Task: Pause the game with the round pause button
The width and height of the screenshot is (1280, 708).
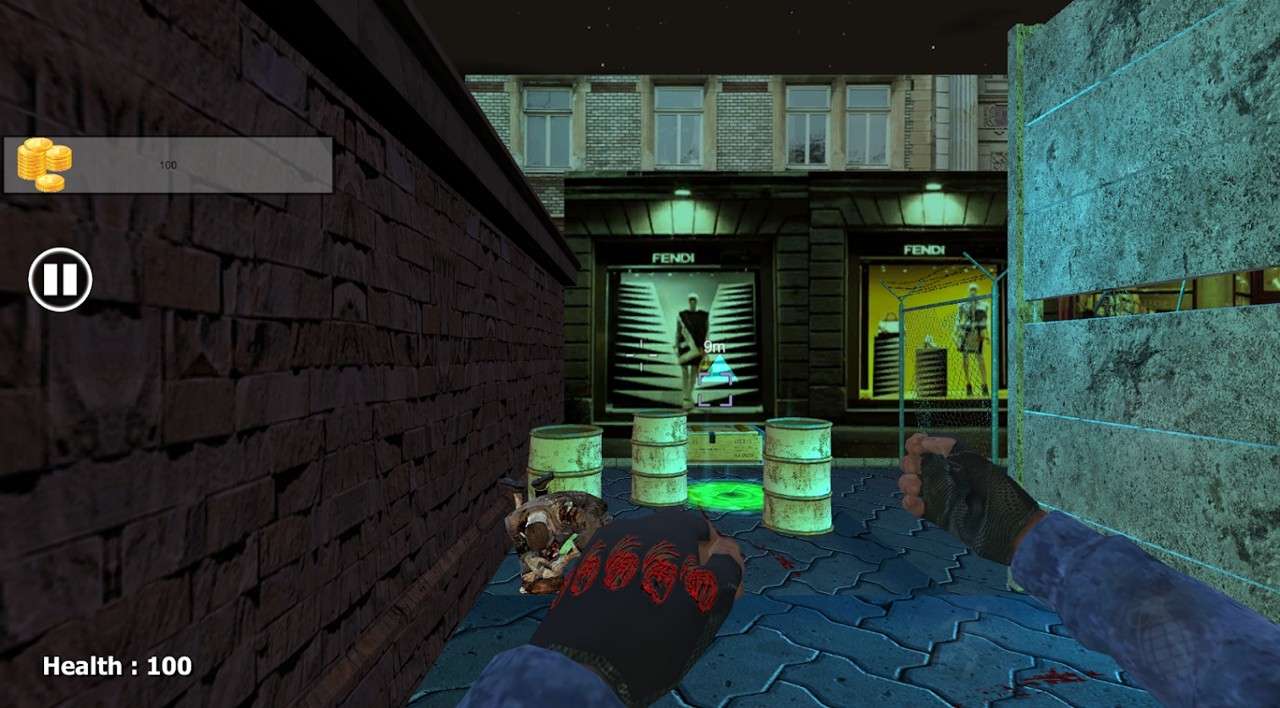Action: (x=60, y=279)
